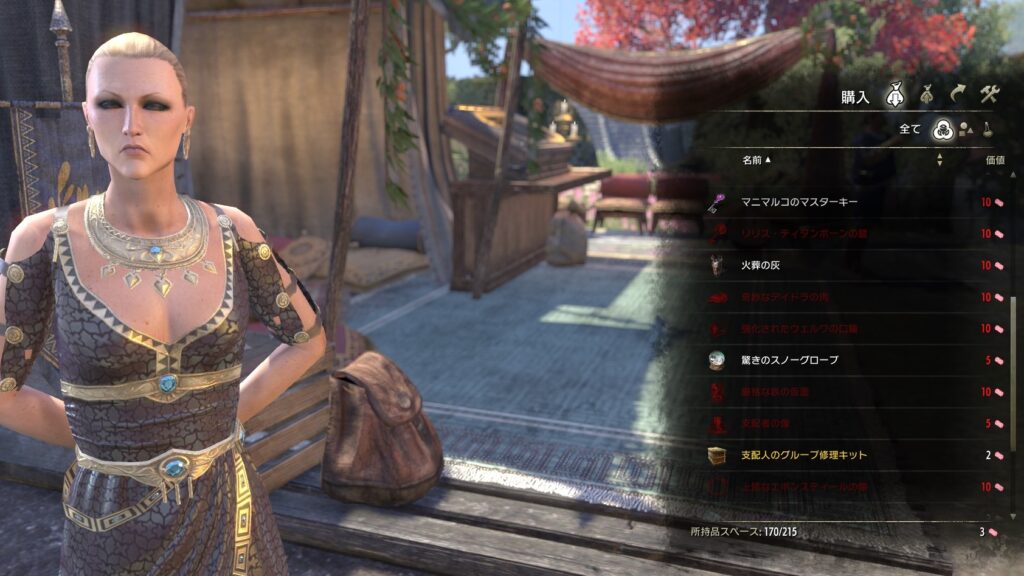1024x576 pixels.
Task: Open the buyback curved-arrow tab
Action: click(x=958, y=96)
